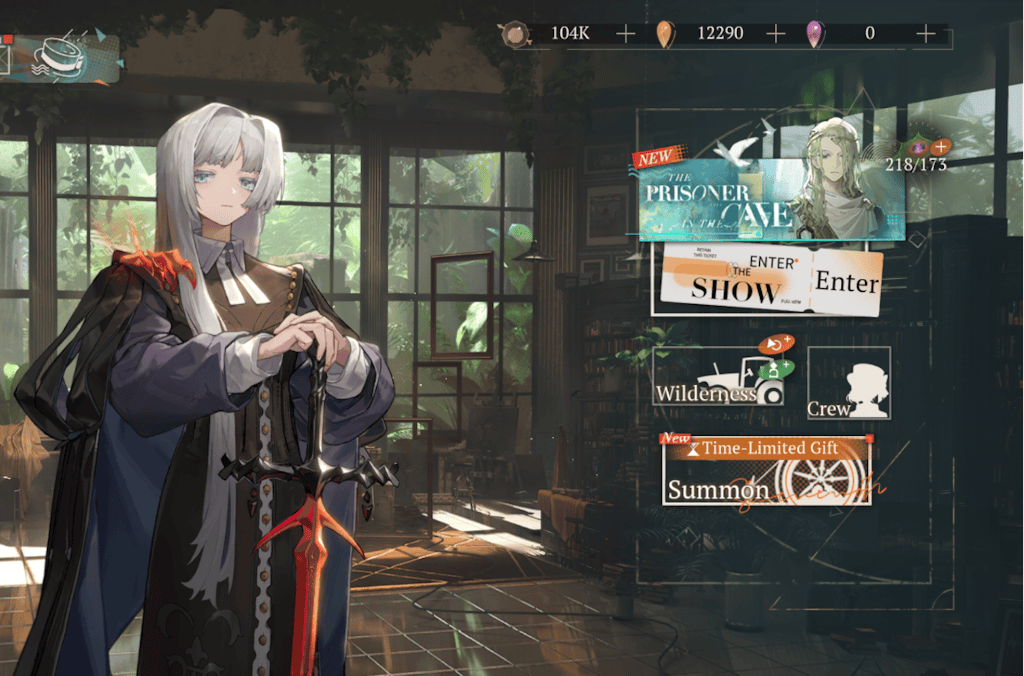Open the Wilderness menu
This screenshot has width=1024, height=676.
pyautogui.click(x=719, y=381)
